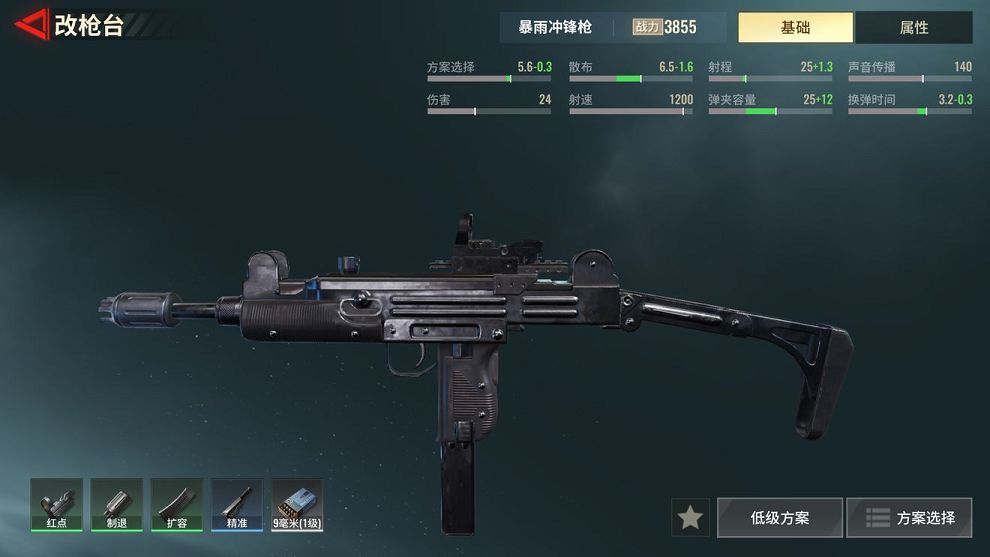Choose the 制退 muzzle attachment slot
The width and height of the screenshot is (990, 557).
pyautogui.click(x=116, y=504)
